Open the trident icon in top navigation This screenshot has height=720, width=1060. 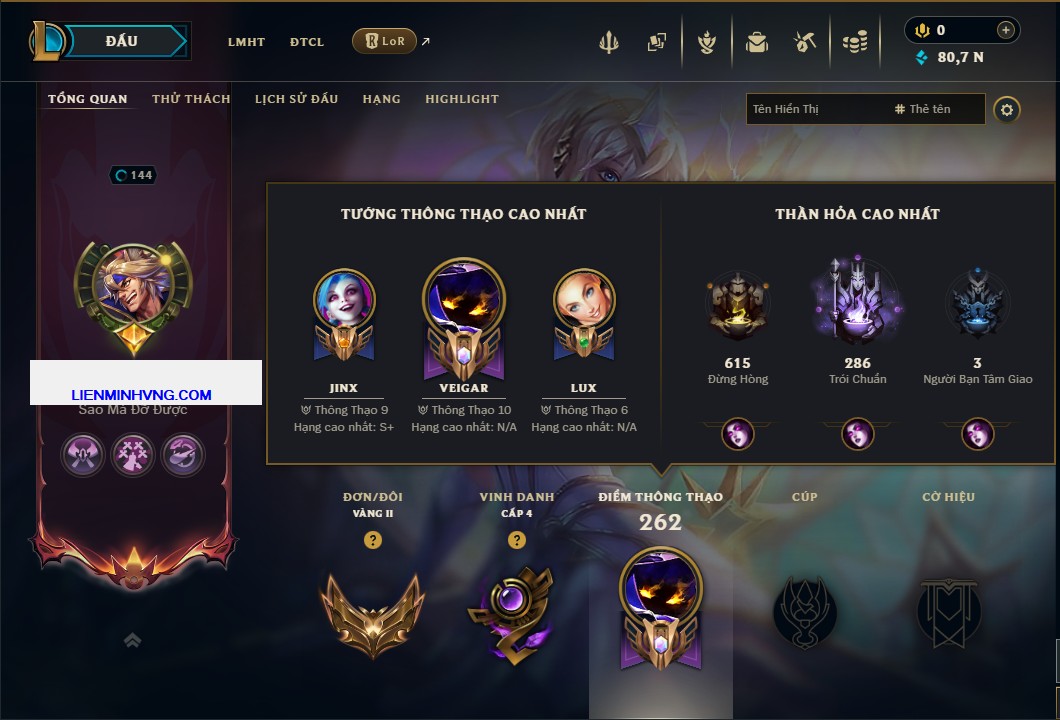pos(609,42)
